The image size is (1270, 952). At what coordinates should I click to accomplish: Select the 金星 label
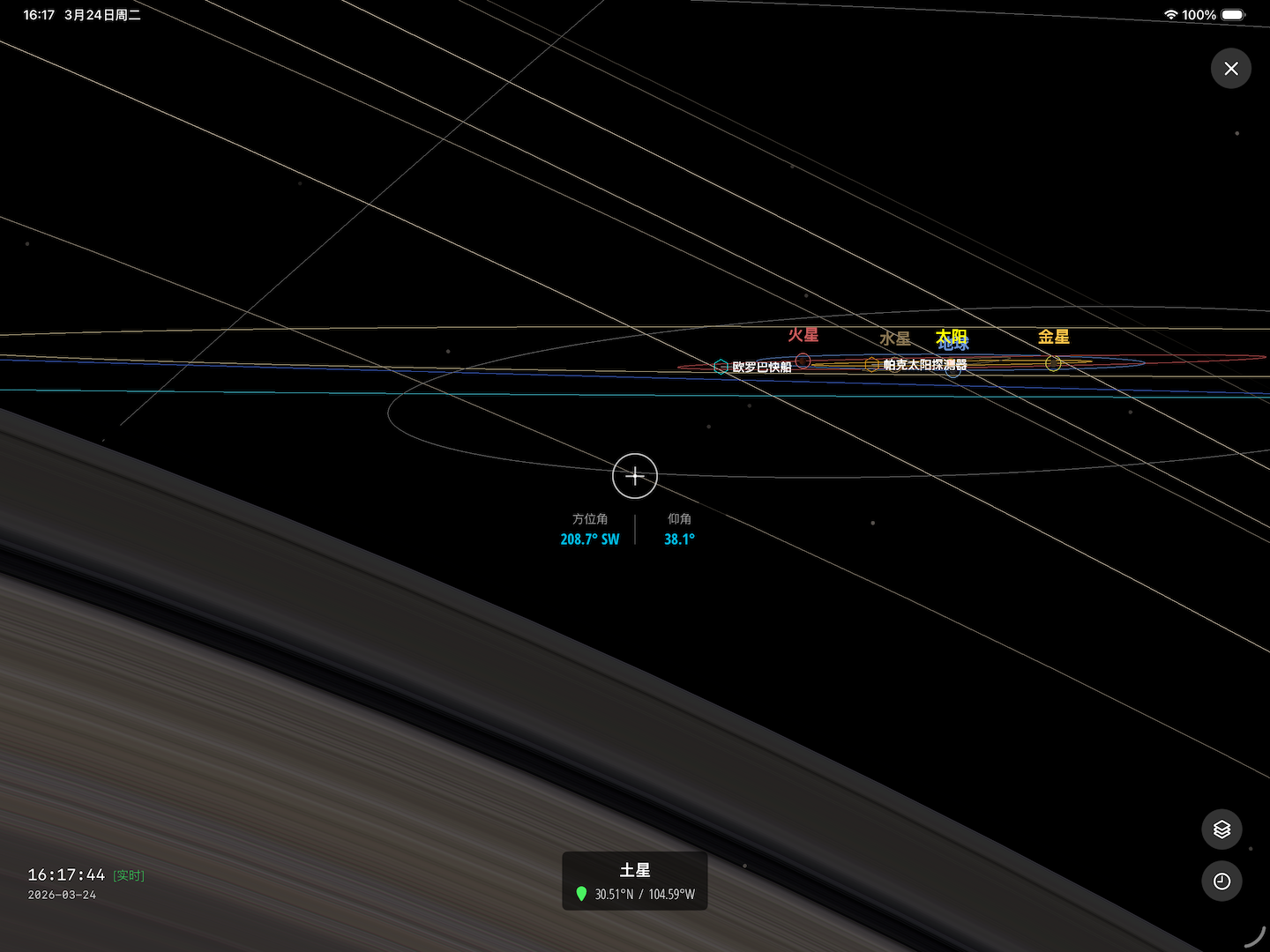tap(1053, 337)
